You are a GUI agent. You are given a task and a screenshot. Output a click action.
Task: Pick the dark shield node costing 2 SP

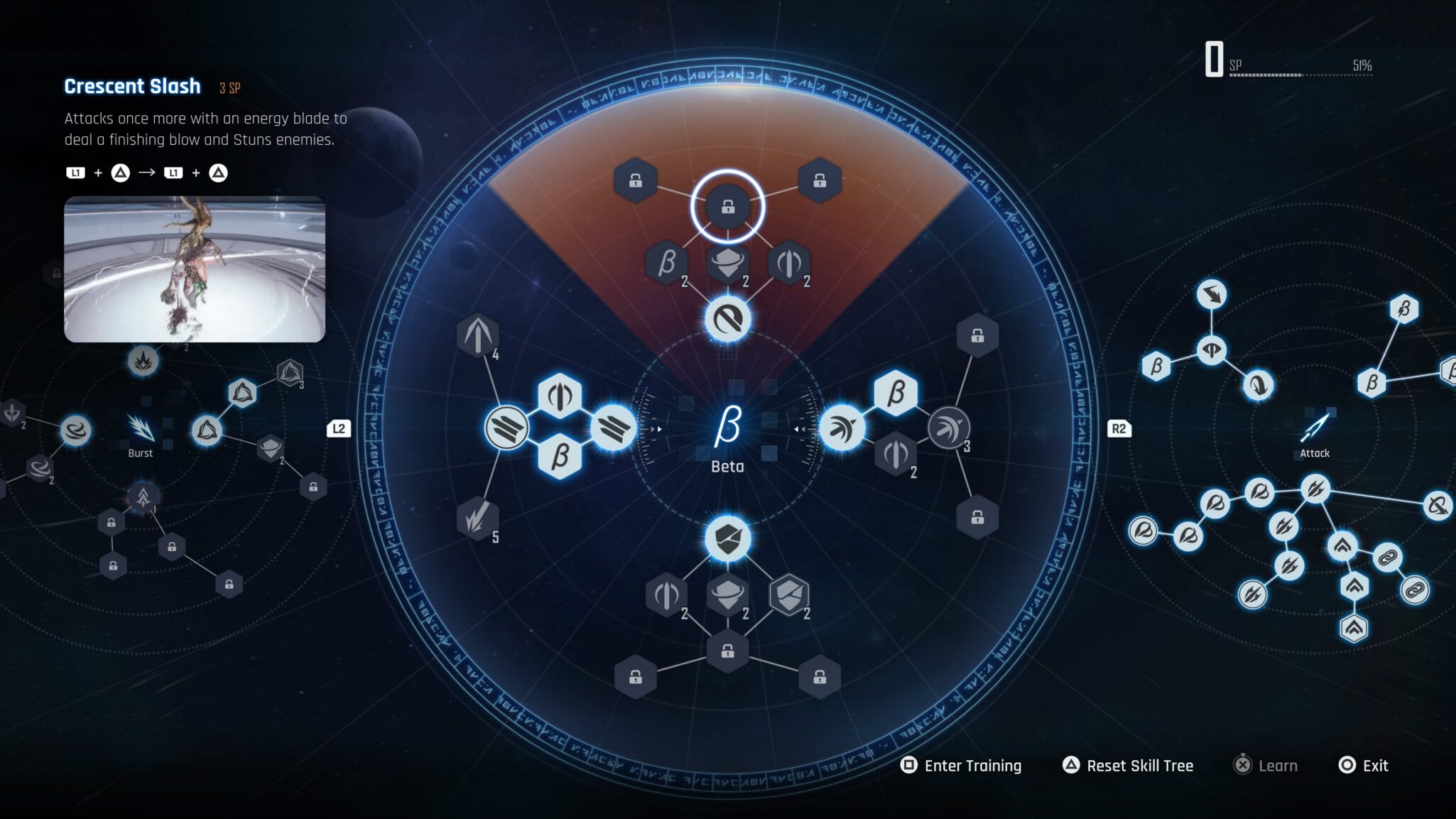point(788,595)
